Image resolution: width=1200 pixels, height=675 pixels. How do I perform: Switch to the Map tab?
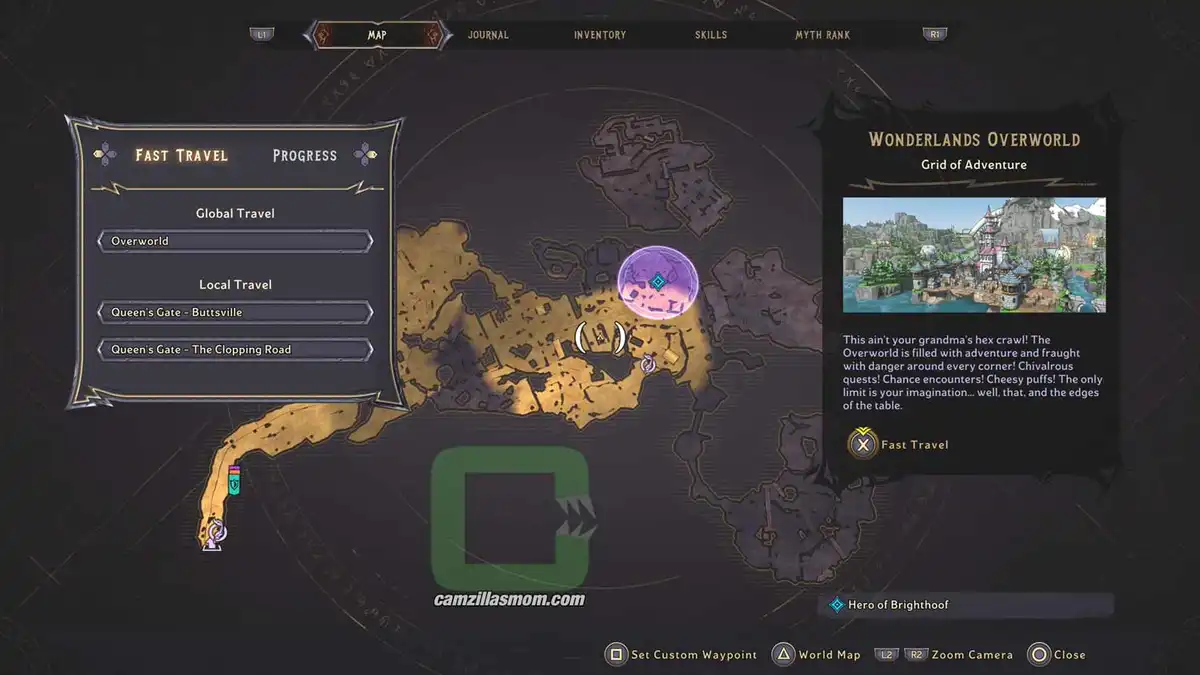377,35
